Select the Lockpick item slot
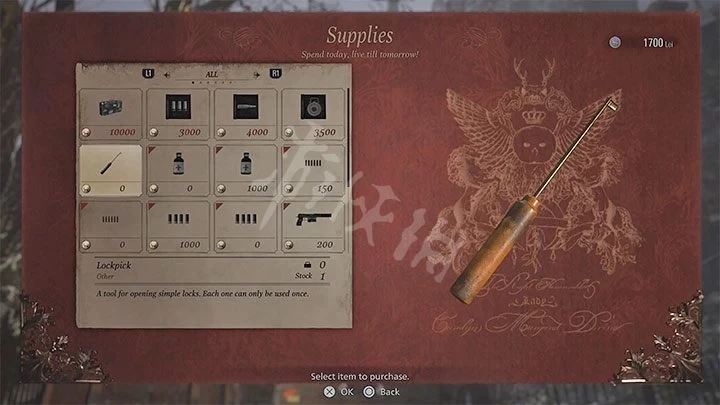The image size is (720, 405). point(111,170)
